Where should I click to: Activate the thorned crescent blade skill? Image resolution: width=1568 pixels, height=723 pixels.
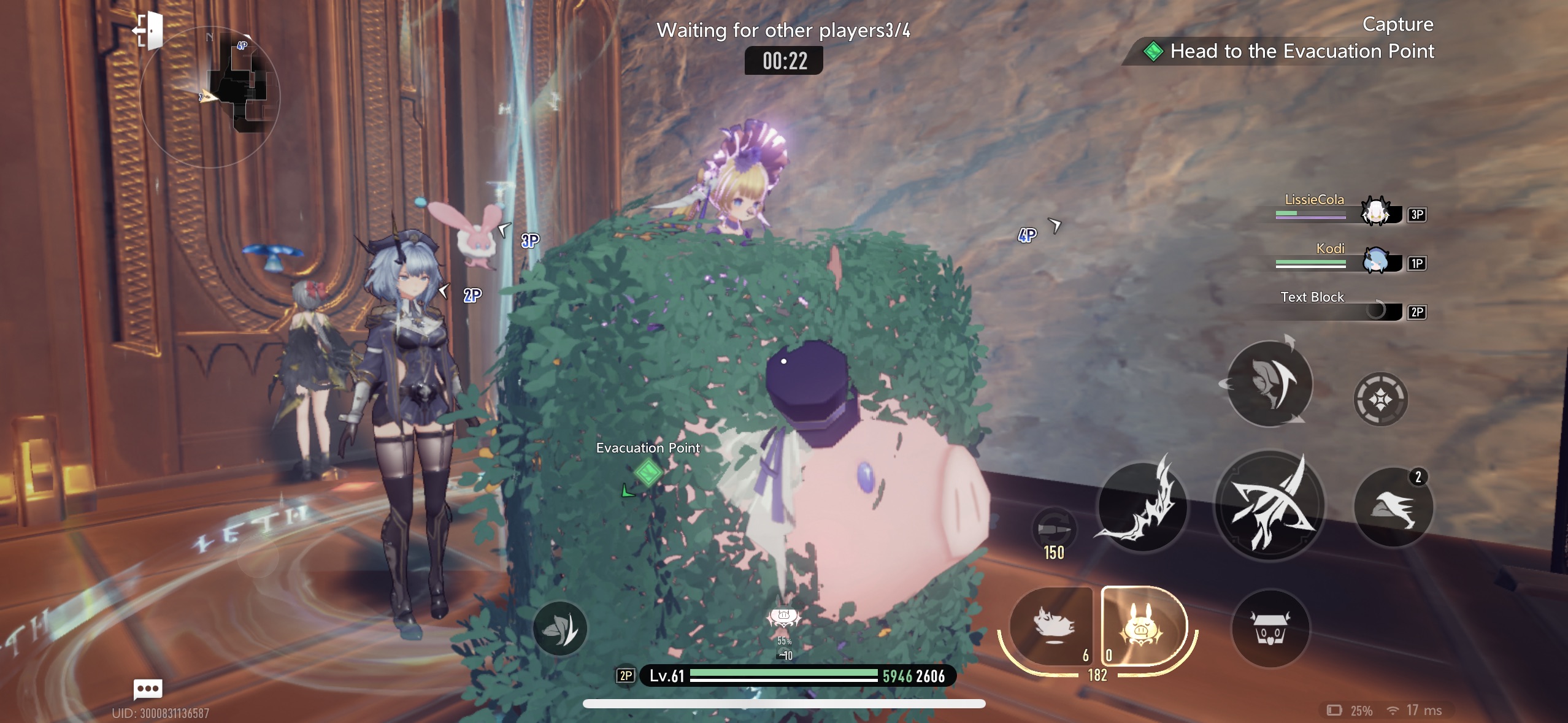coord(1142,506)
